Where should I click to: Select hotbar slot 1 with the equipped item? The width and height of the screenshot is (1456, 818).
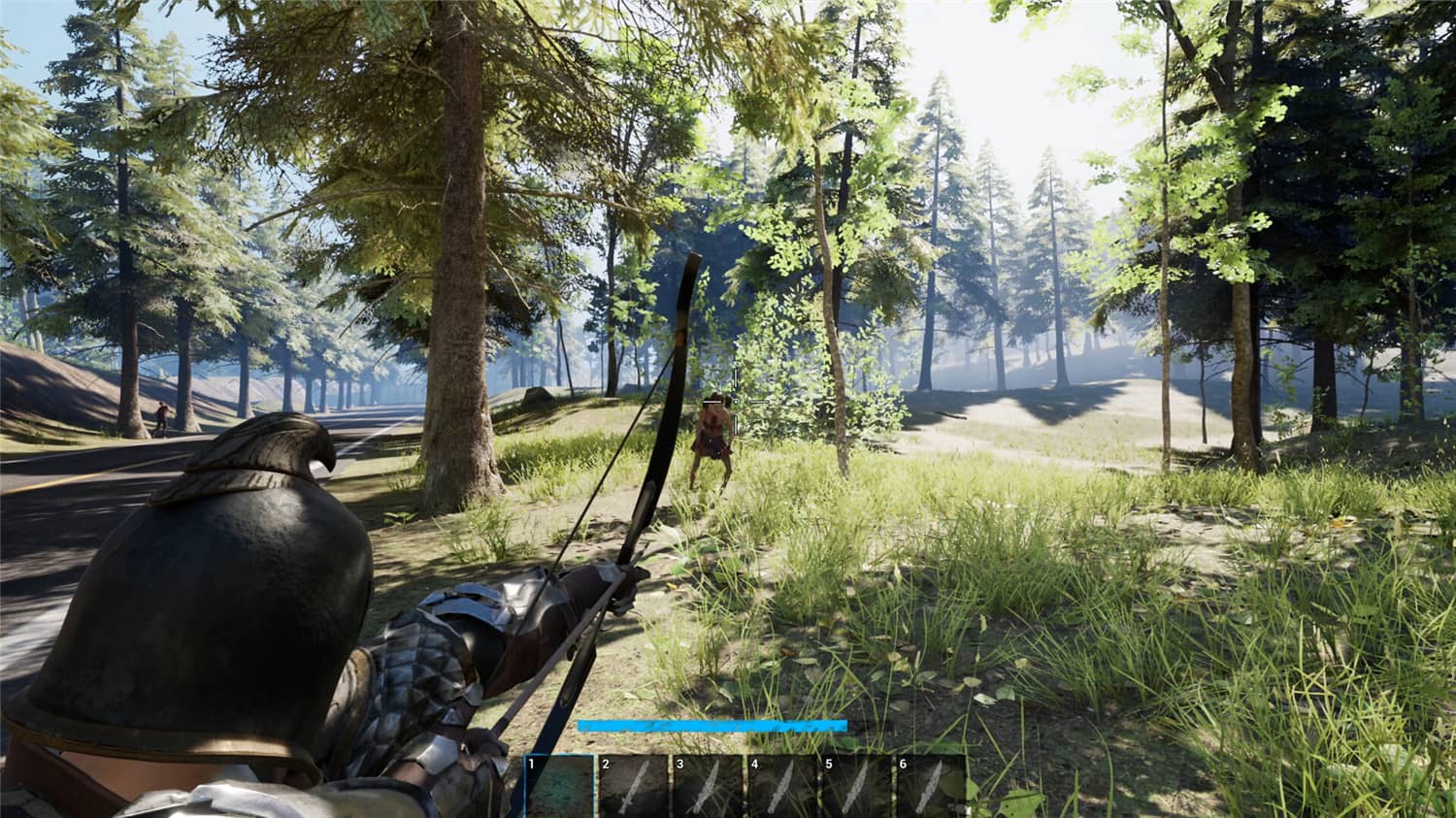point(558,788)
